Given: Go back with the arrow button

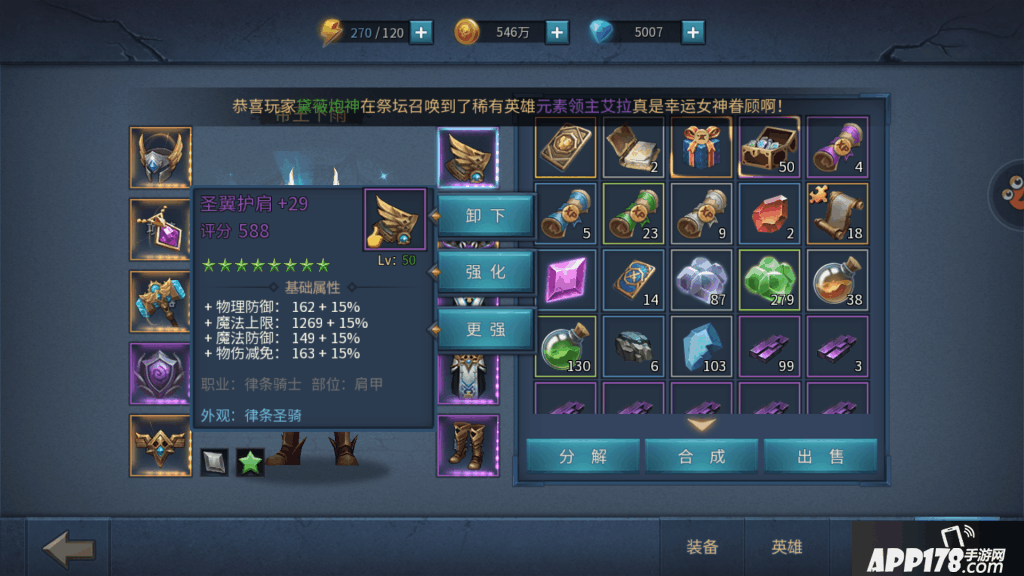Looking at the screenshot, I should [x=69, y=548].
